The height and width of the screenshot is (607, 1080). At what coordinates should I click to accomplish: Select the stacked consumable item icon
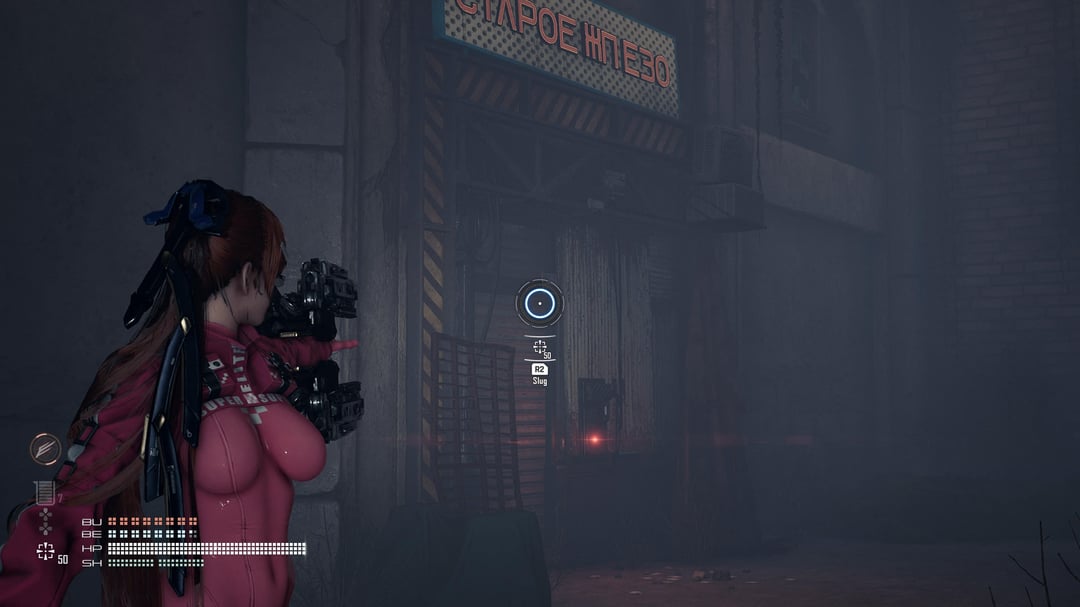pyautogui.click(x=44, y=492)
